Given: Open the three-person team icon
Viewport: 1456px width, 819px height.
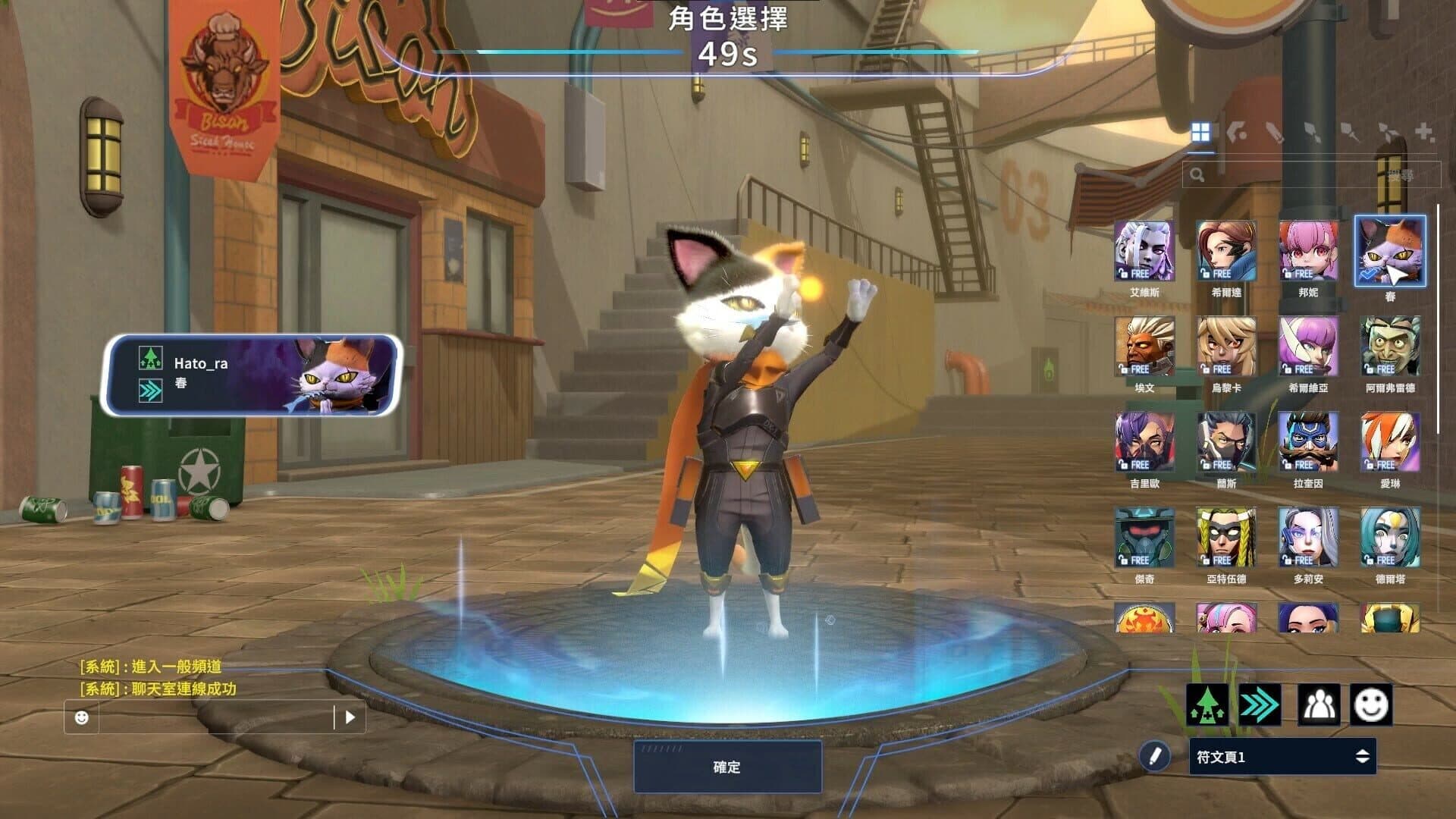Looking at the screenshot, I should pos(1319,704).
